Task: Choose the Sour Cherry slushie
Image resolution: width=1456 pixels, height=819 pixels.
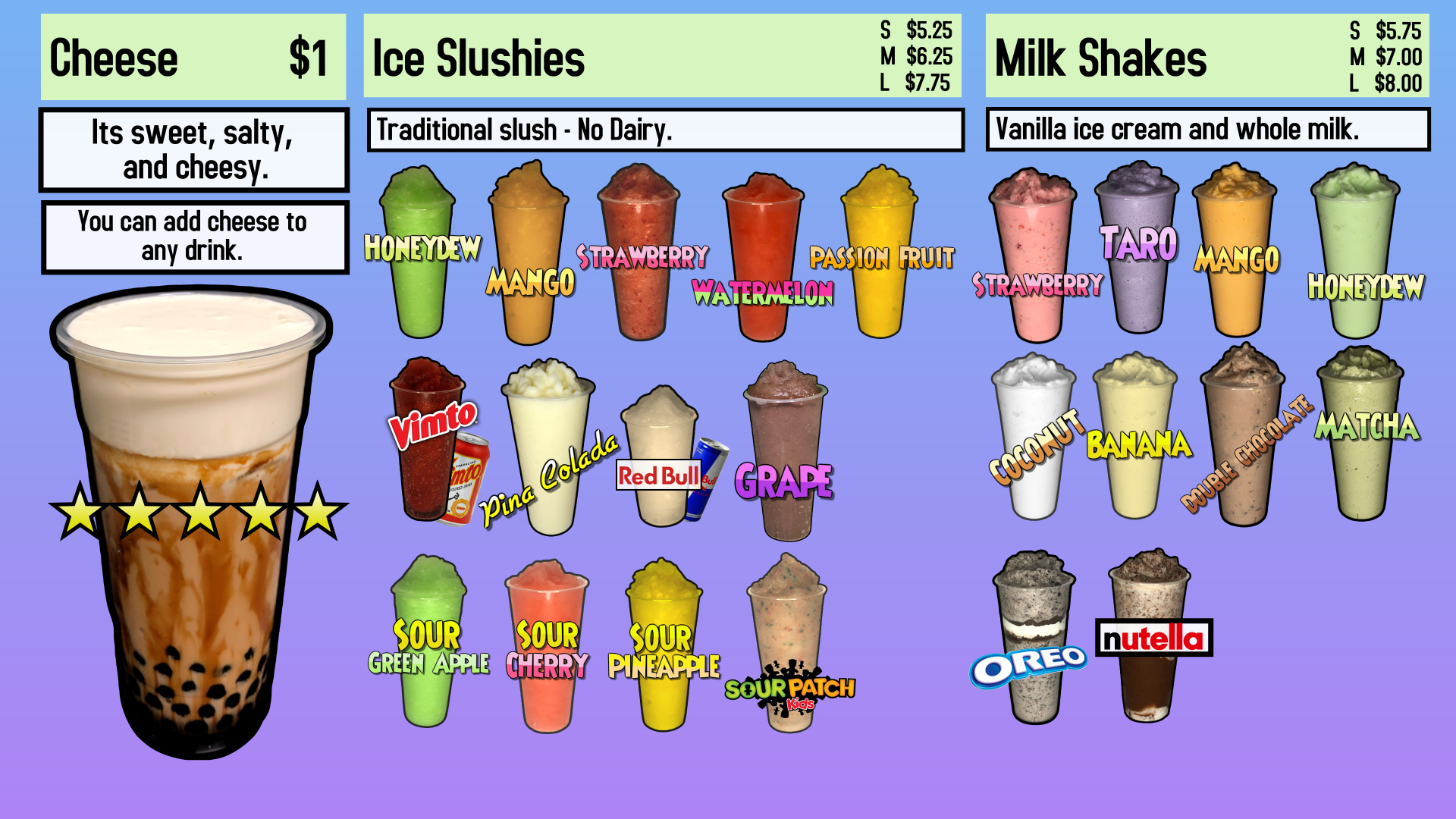Action: (x=547, y=648)
